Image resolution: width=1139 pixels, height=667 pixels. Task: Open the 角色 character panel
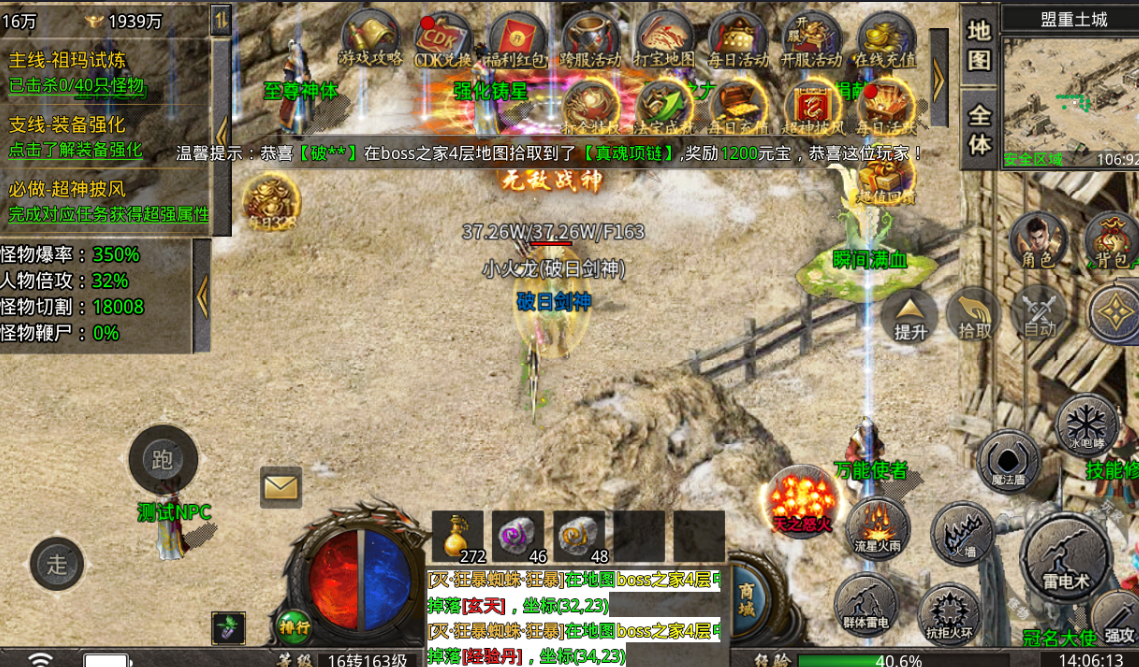point(1038,240)
